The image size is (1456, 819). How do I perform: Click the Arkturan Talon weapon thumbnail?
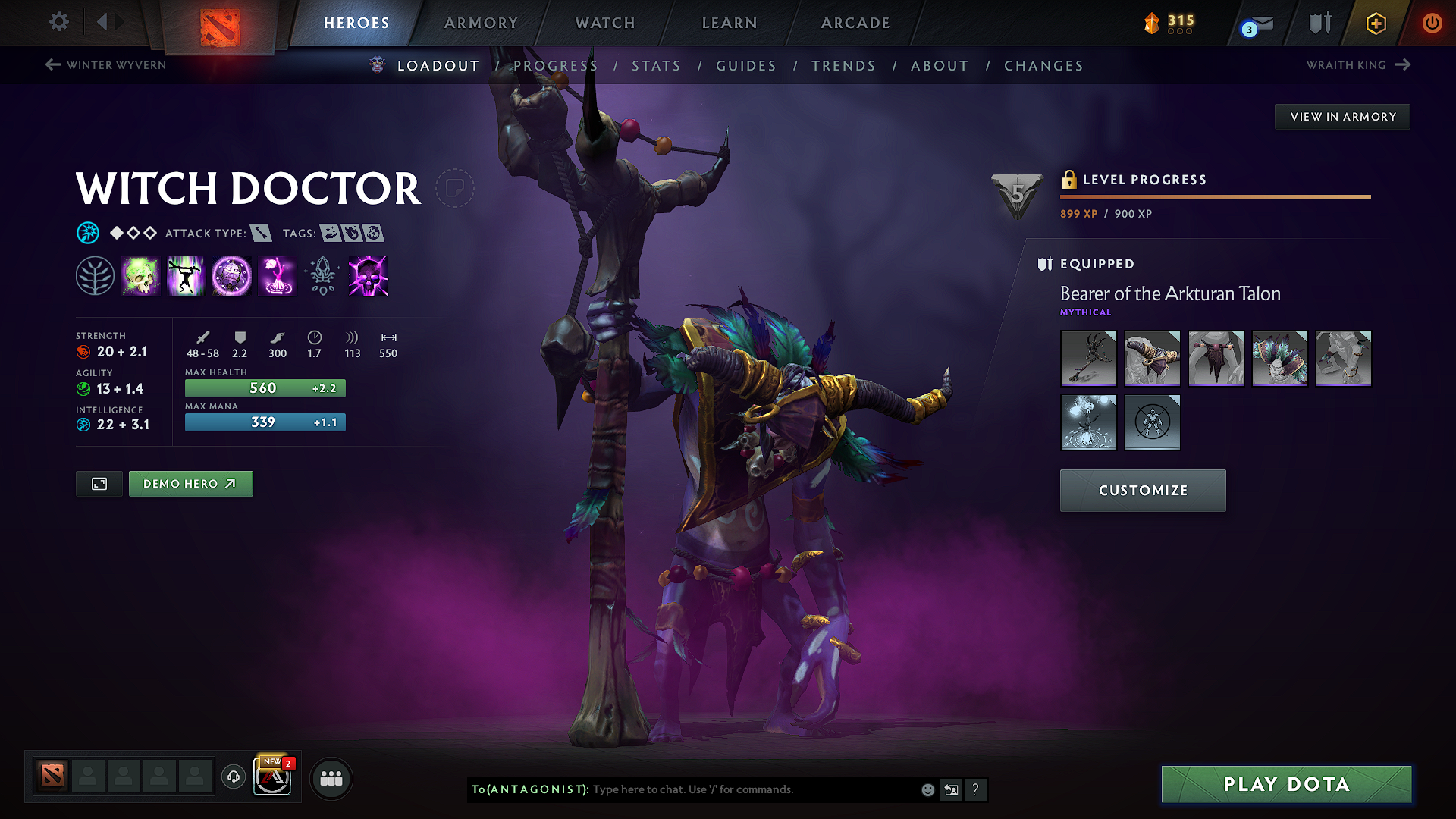point(1088,358)
